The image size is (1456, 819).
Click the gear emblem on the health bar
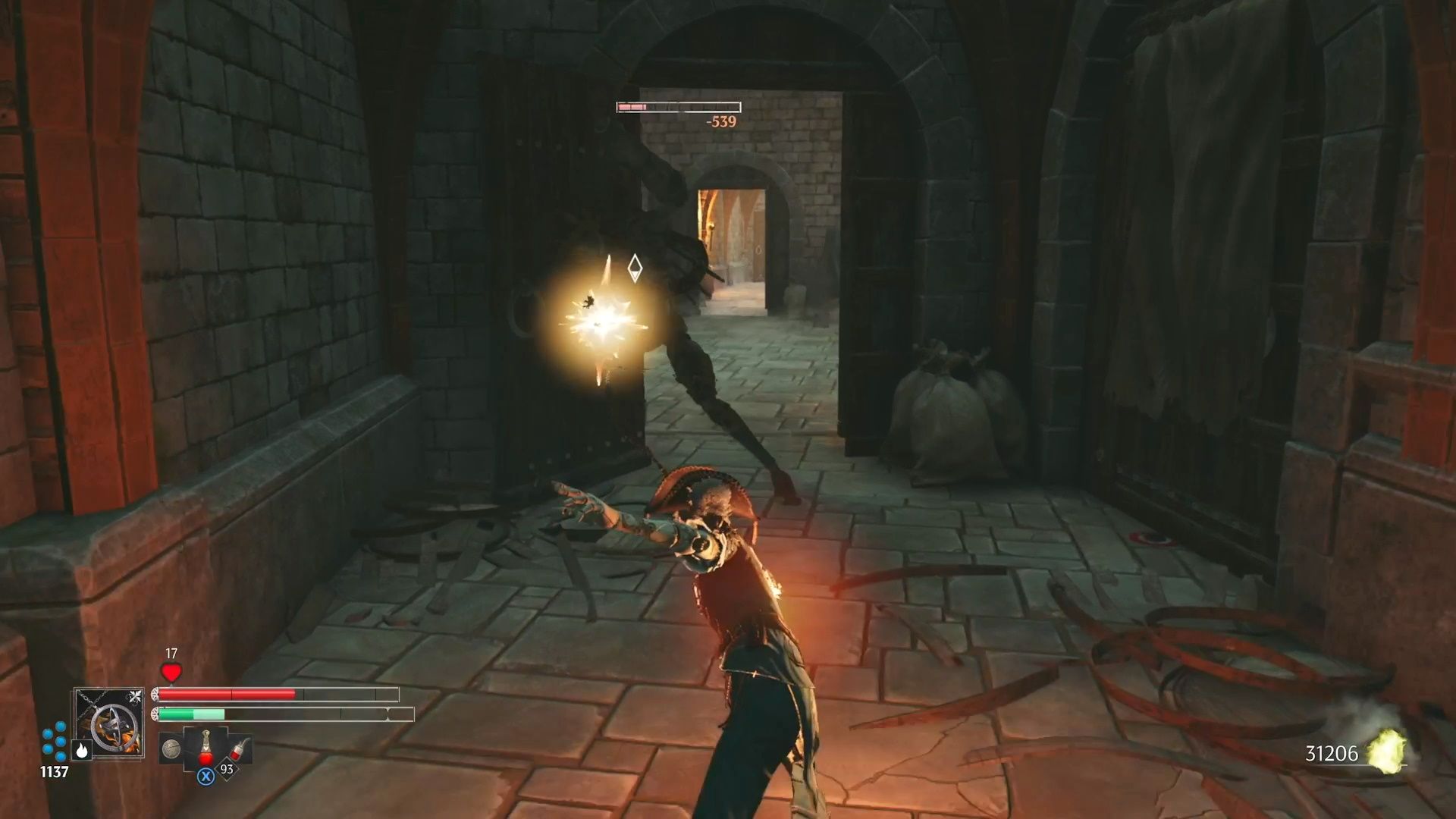[x=155, y=694]
